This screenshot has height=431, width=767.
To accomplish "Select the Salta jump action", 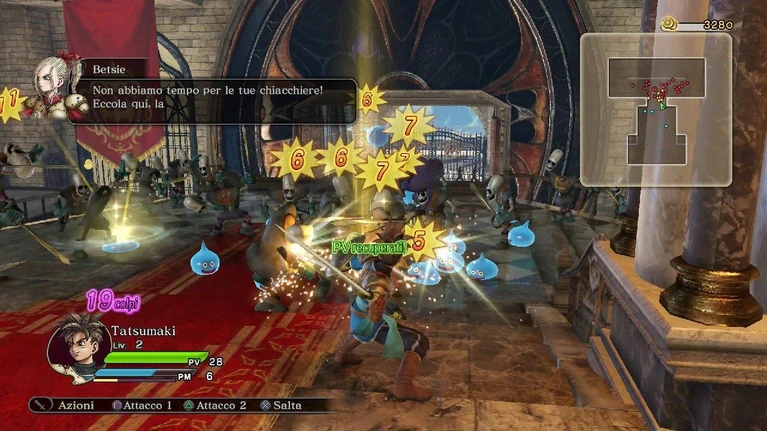I will 280,406.
